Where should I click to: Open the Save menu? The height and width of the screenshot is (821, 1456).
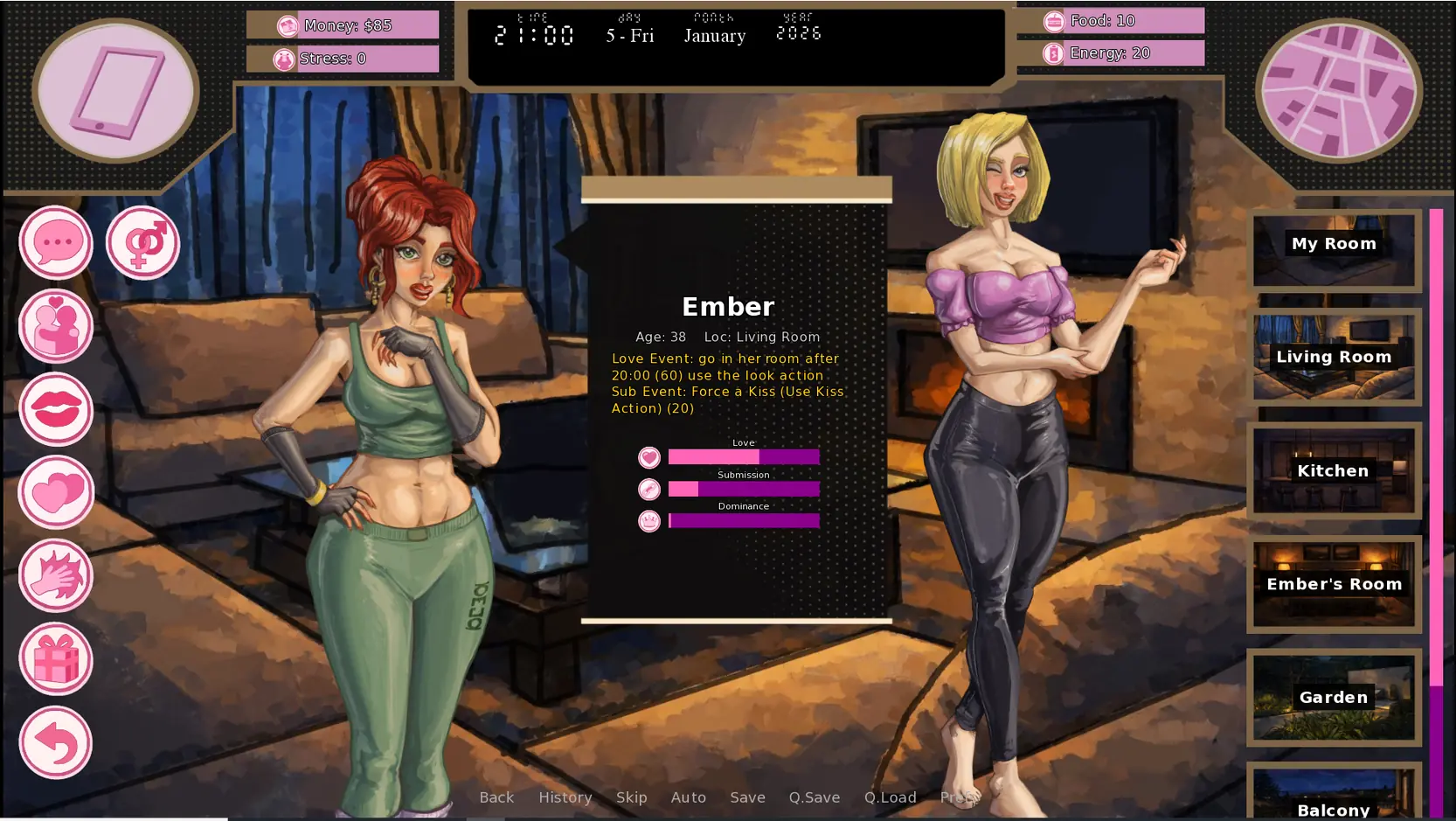point(747,797)
